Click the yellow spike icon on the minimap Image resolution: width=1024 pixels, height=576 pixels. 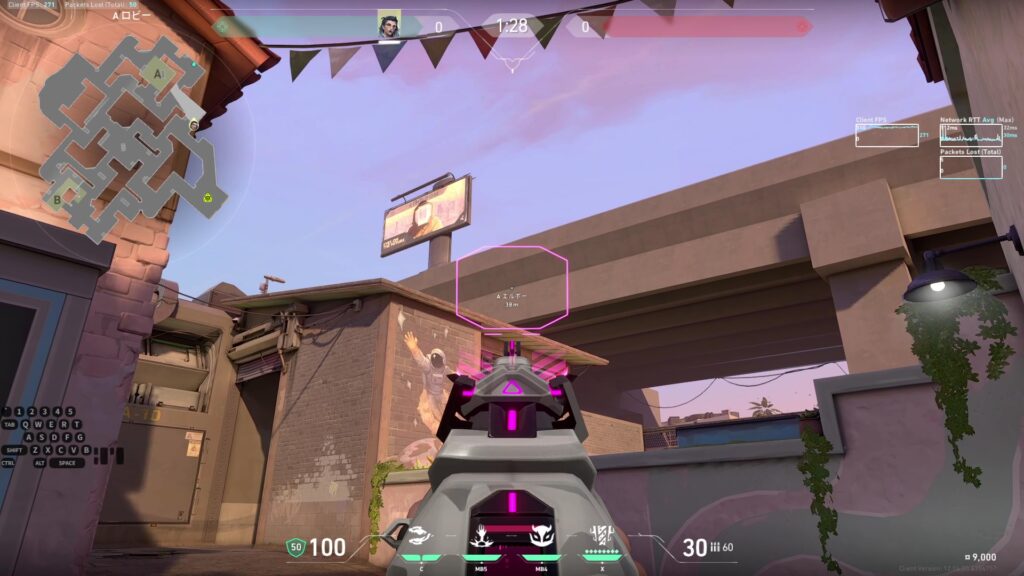(208, 197)
